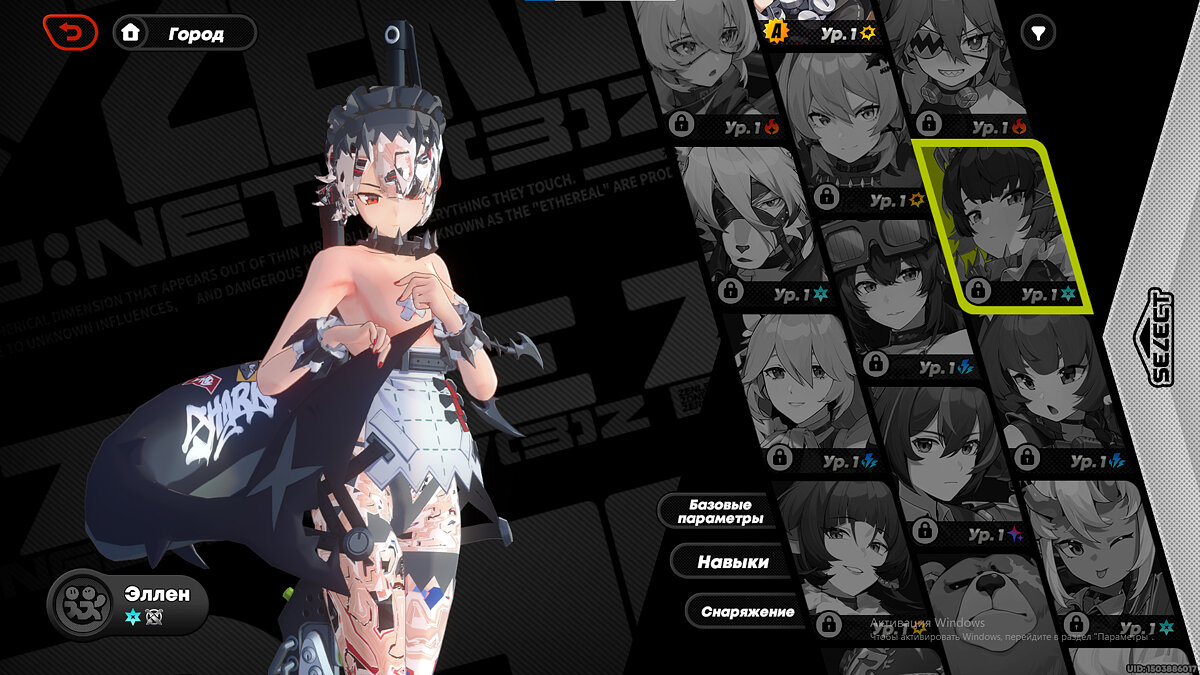Open the Снаряжение tab
The width and height of the screenshot is (1200, 675).
748,611
